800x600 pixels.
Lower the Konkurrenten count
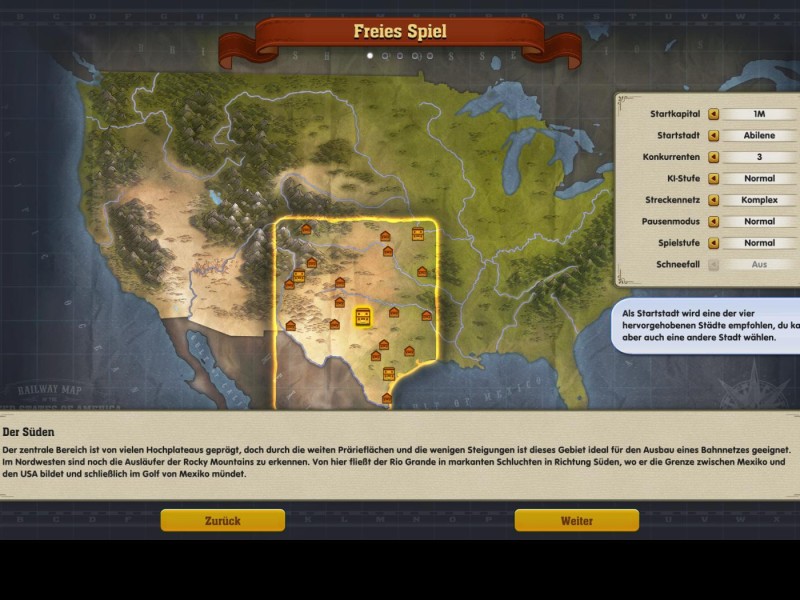click(x=714, y=157)
